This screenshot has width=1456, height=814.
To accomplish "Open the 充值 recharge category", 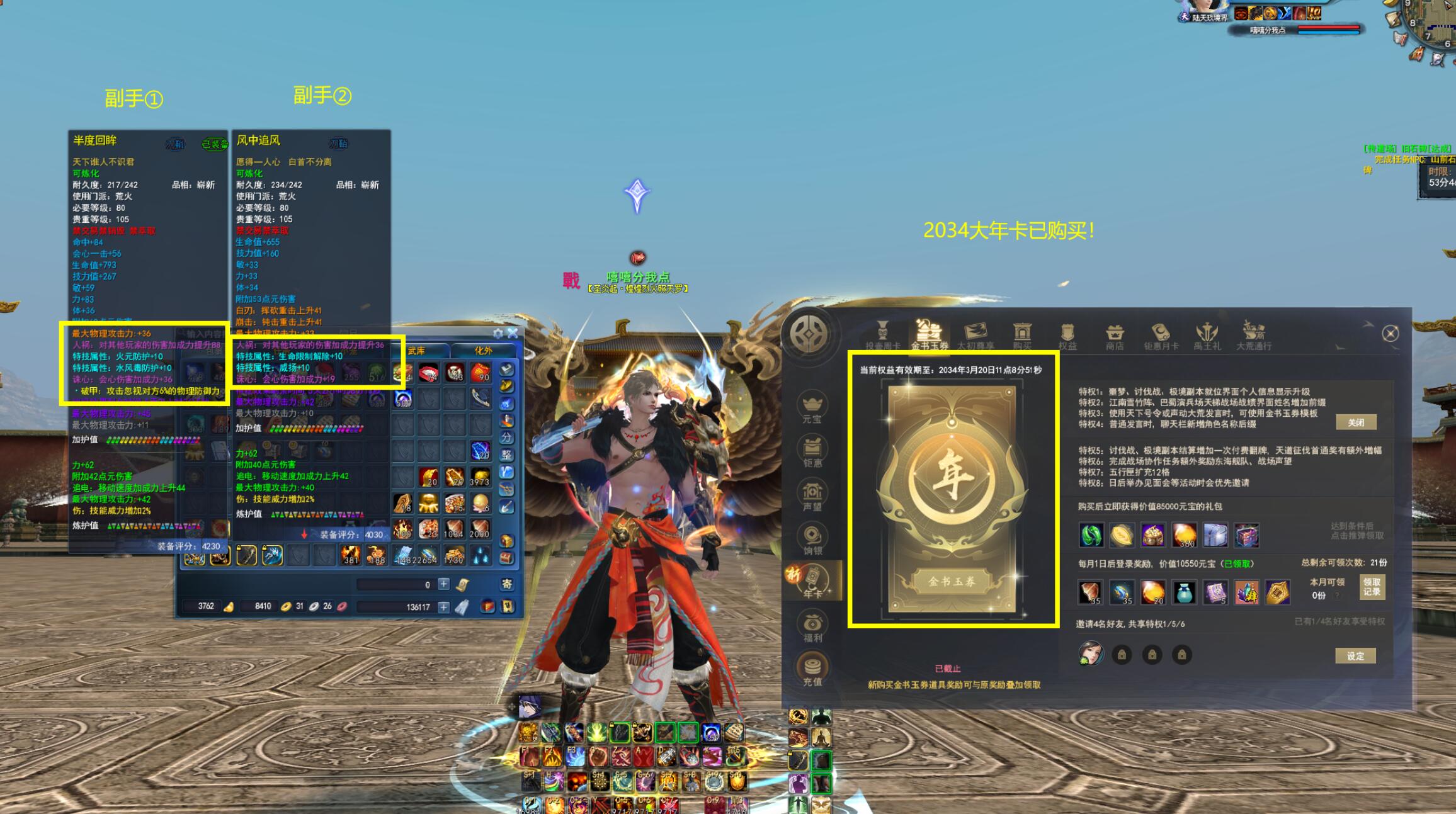I will click(812, 670).
